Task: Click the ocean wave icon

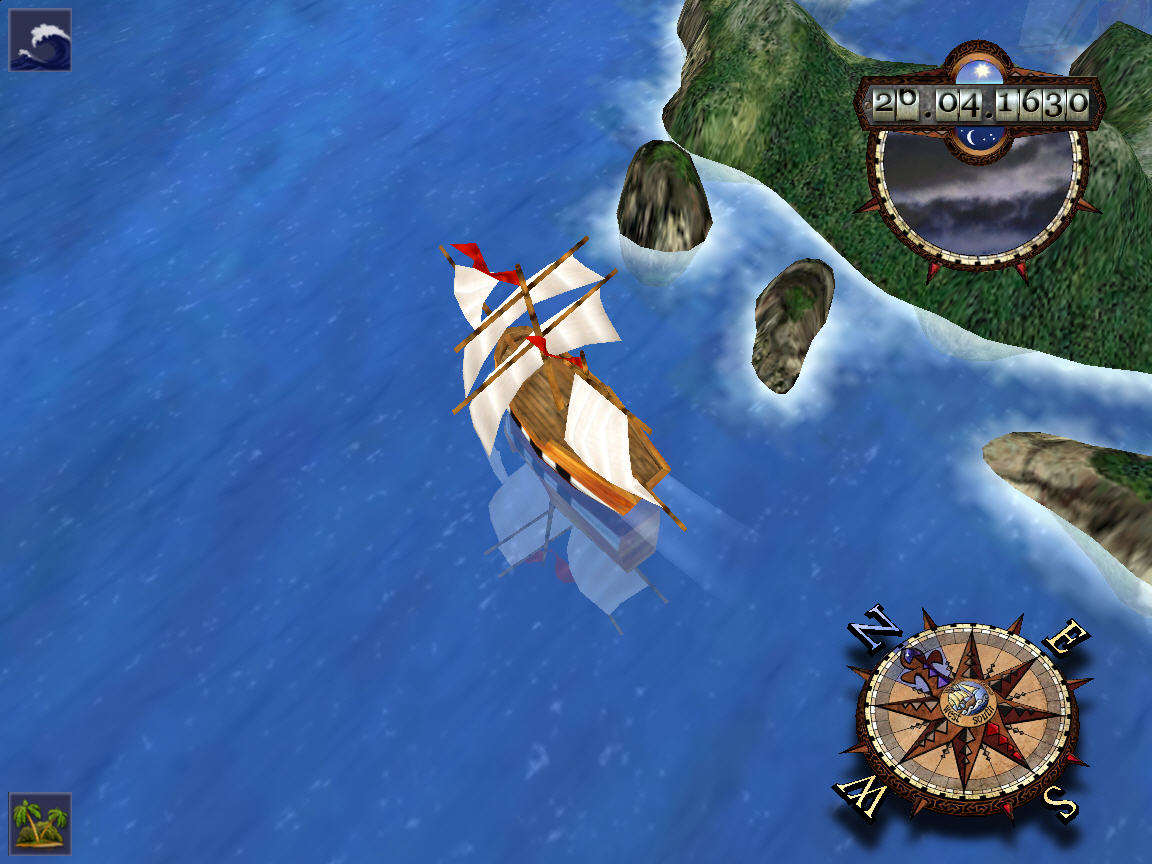Action: (x=40, y=40)
